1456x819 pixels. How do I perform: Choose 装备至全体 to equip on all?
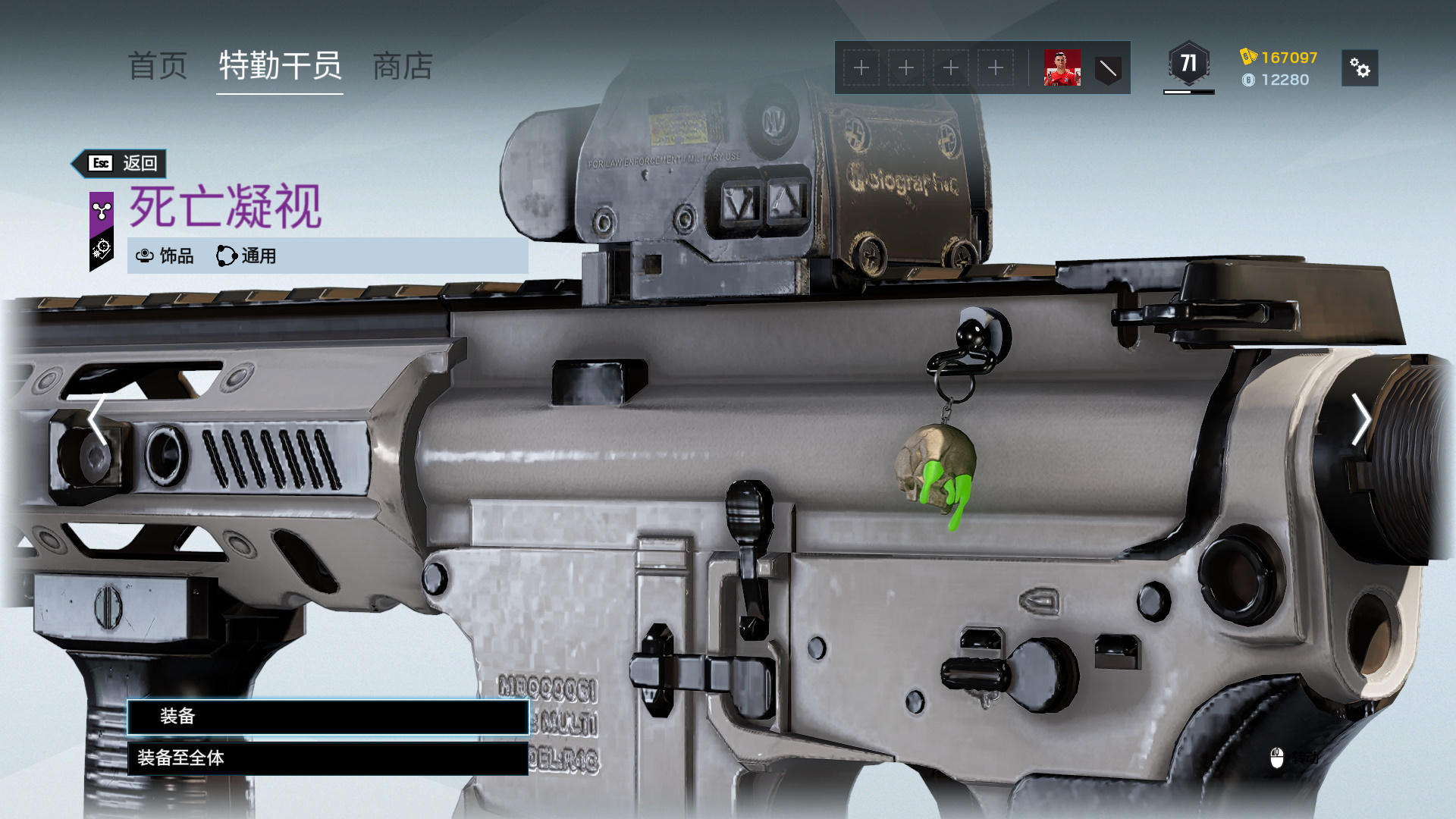pos(328,758)
